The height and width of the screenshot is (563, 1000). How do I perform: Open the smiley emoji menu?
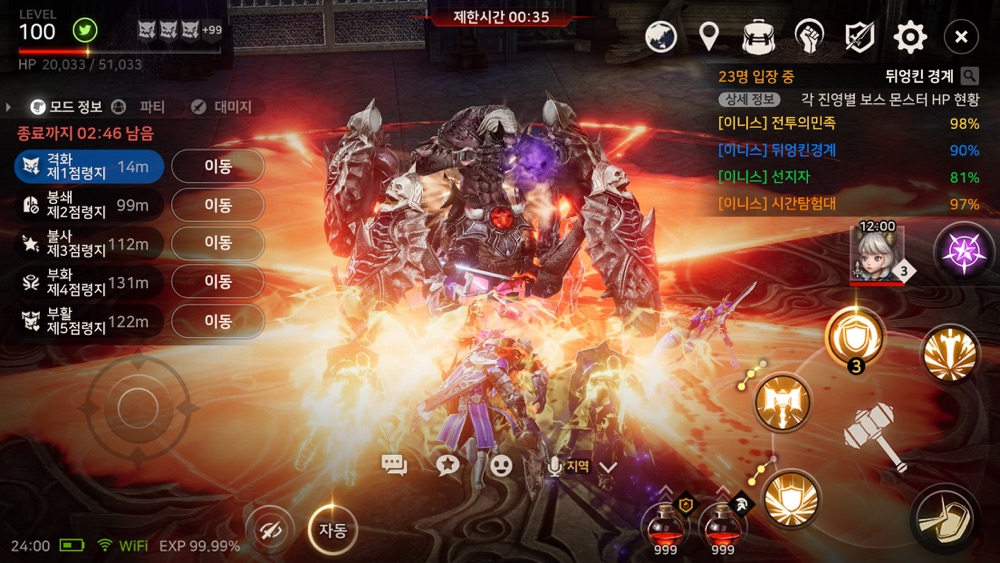[x=501, y=465]
